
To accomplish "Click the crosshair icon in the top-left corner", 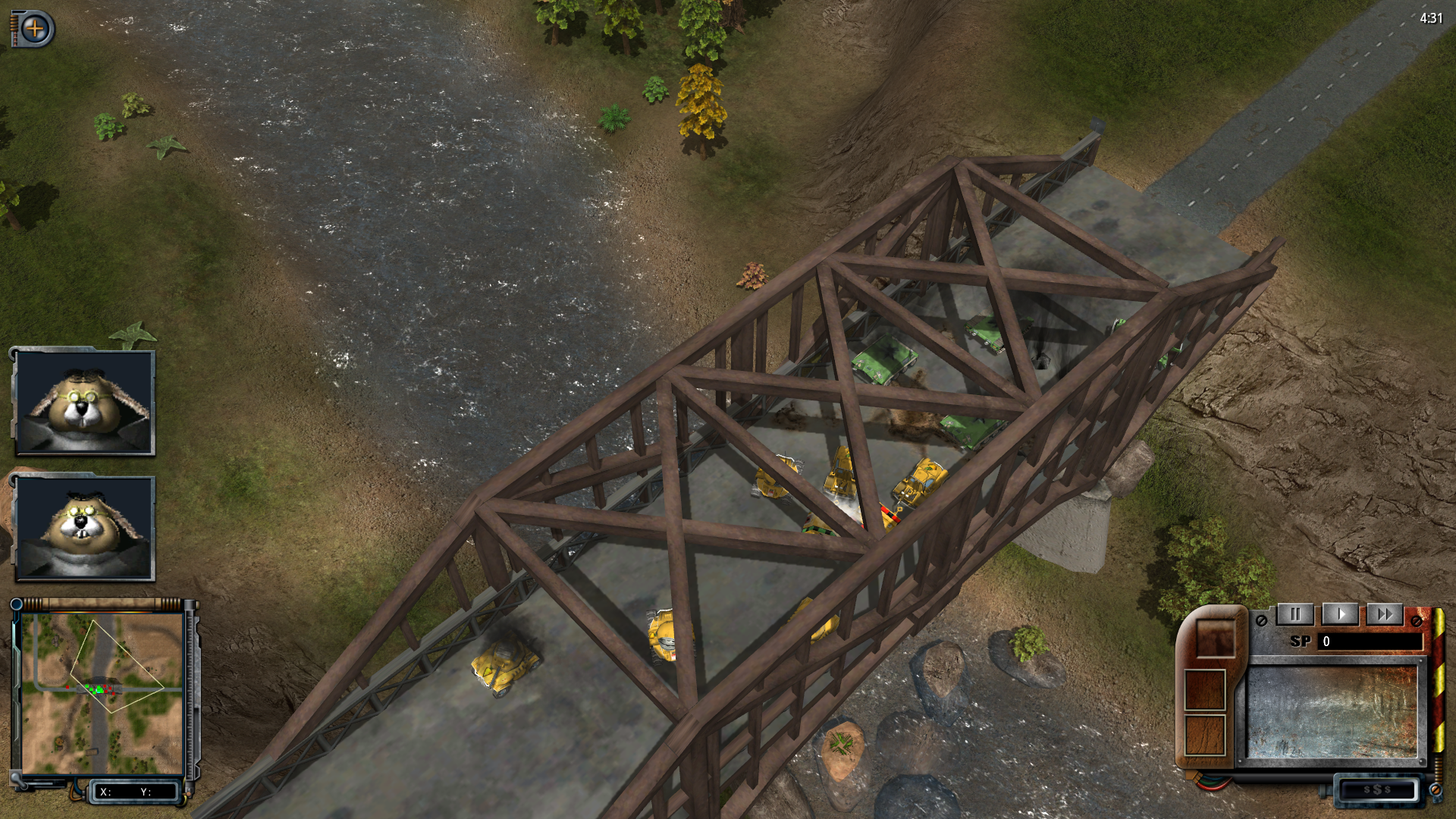I will (34, 29).
